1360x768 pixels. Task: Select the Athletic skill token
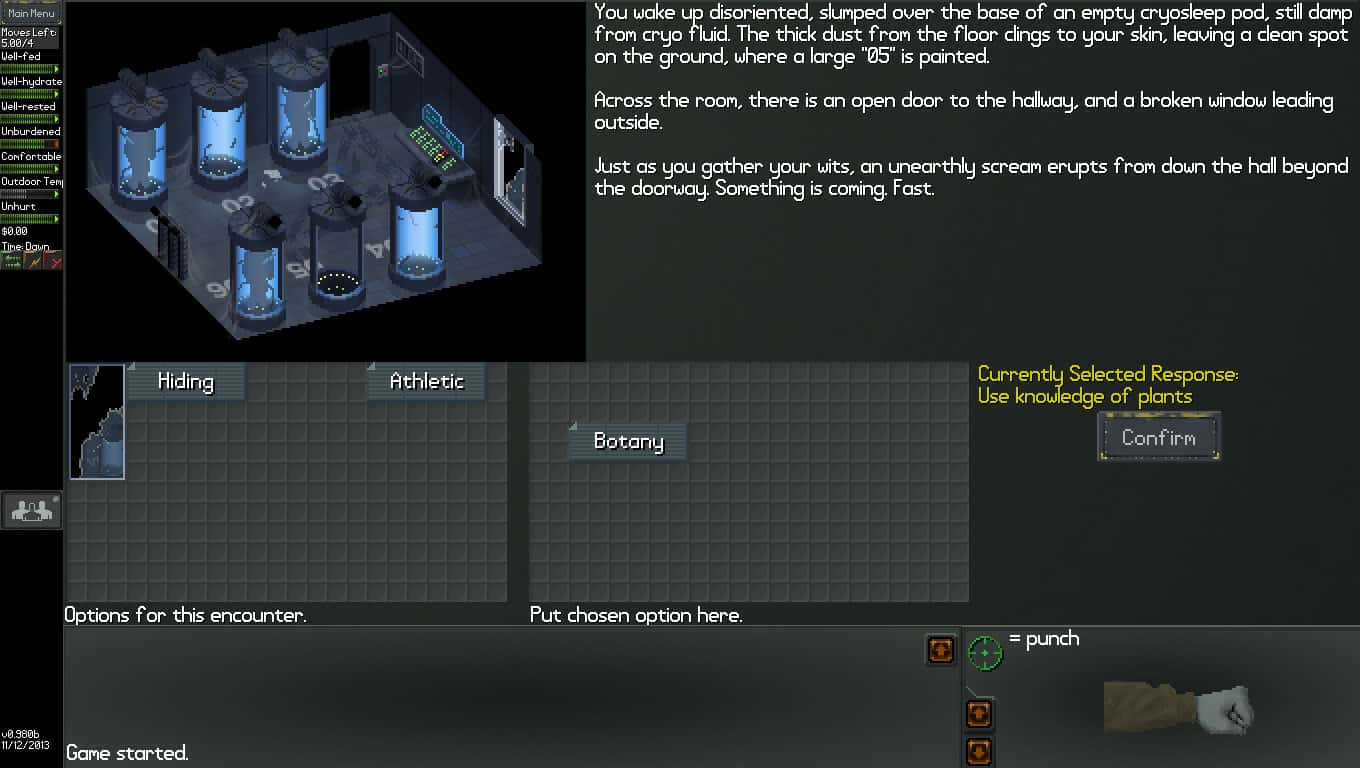426,381
